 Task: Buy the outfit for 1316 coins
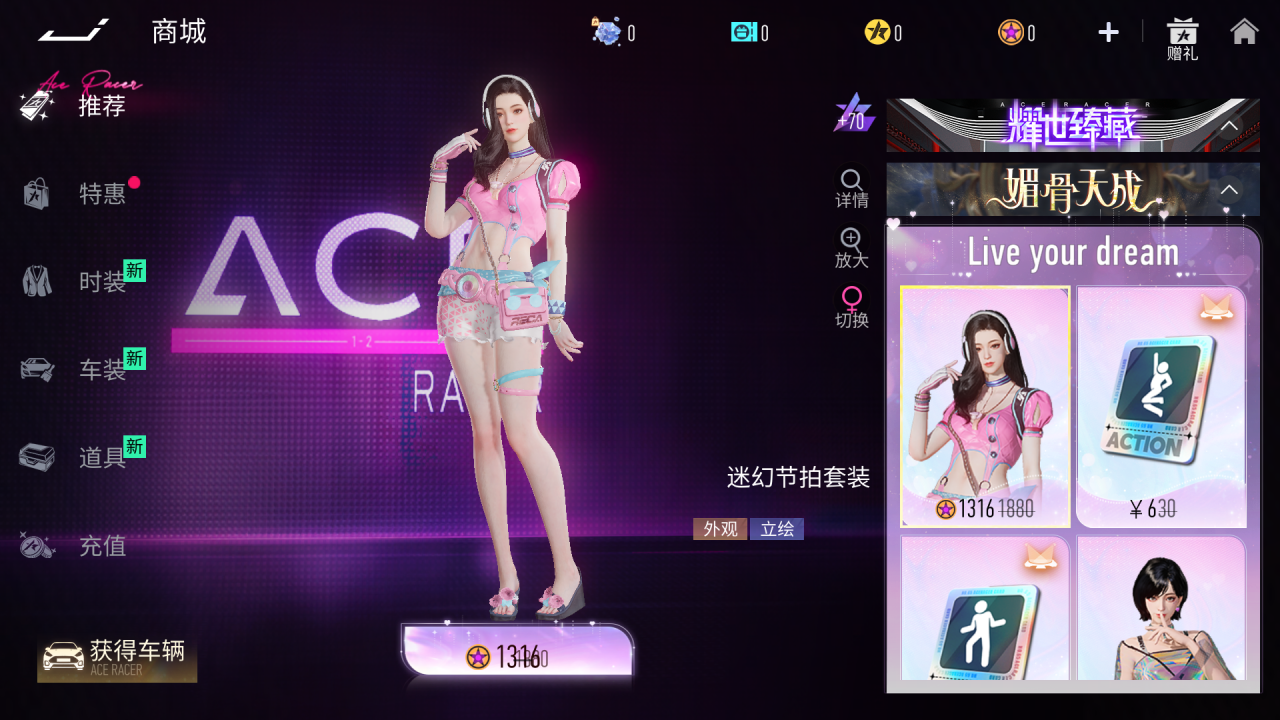pos(518,657)
